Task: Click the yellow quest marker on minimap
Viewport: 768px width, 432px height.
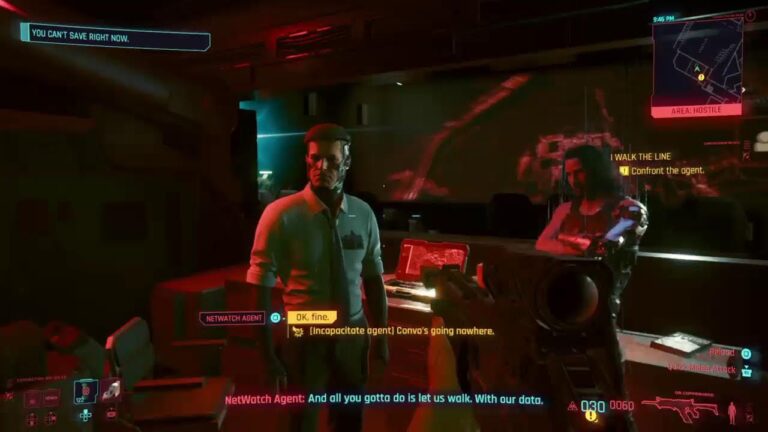Action: (x=701, y=76)
